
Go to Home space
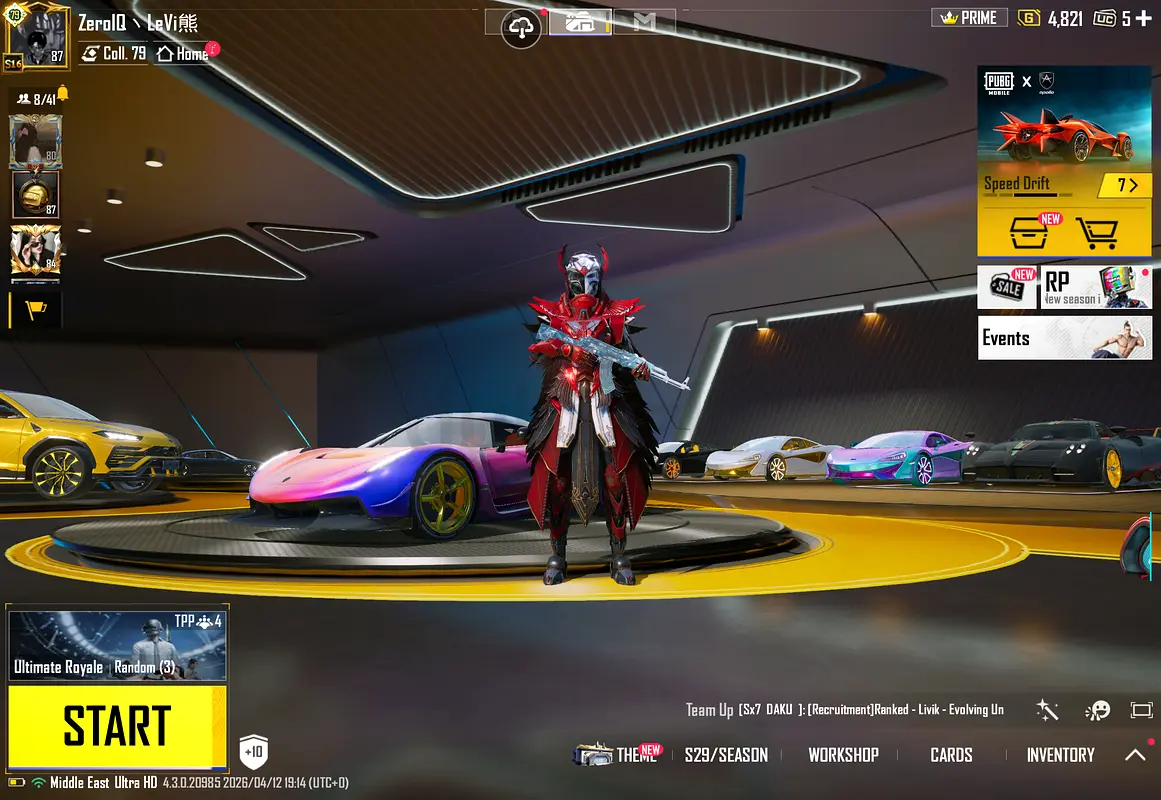[183, 54]
